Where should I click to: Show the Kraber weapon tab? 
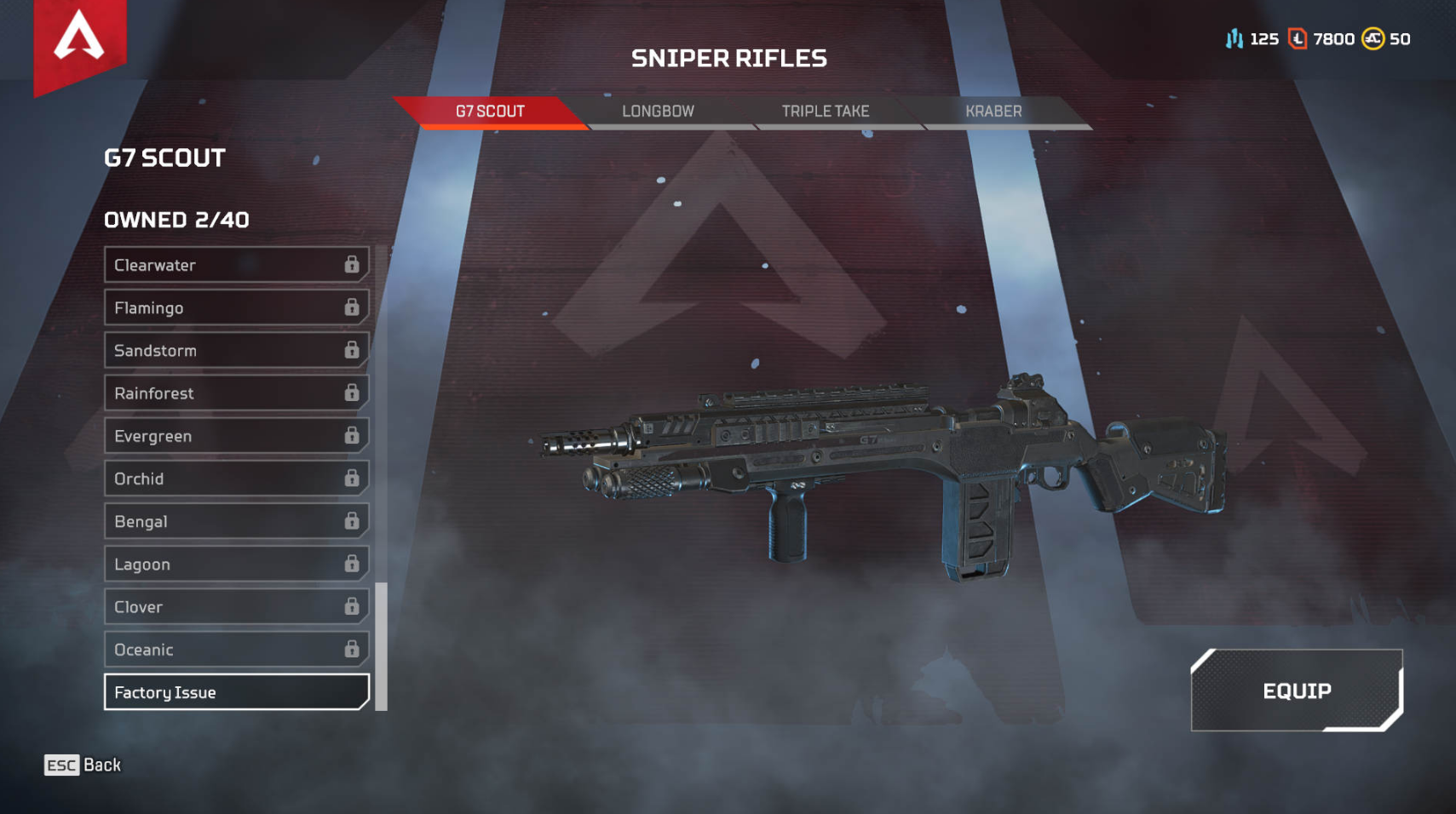pos(993,112)
